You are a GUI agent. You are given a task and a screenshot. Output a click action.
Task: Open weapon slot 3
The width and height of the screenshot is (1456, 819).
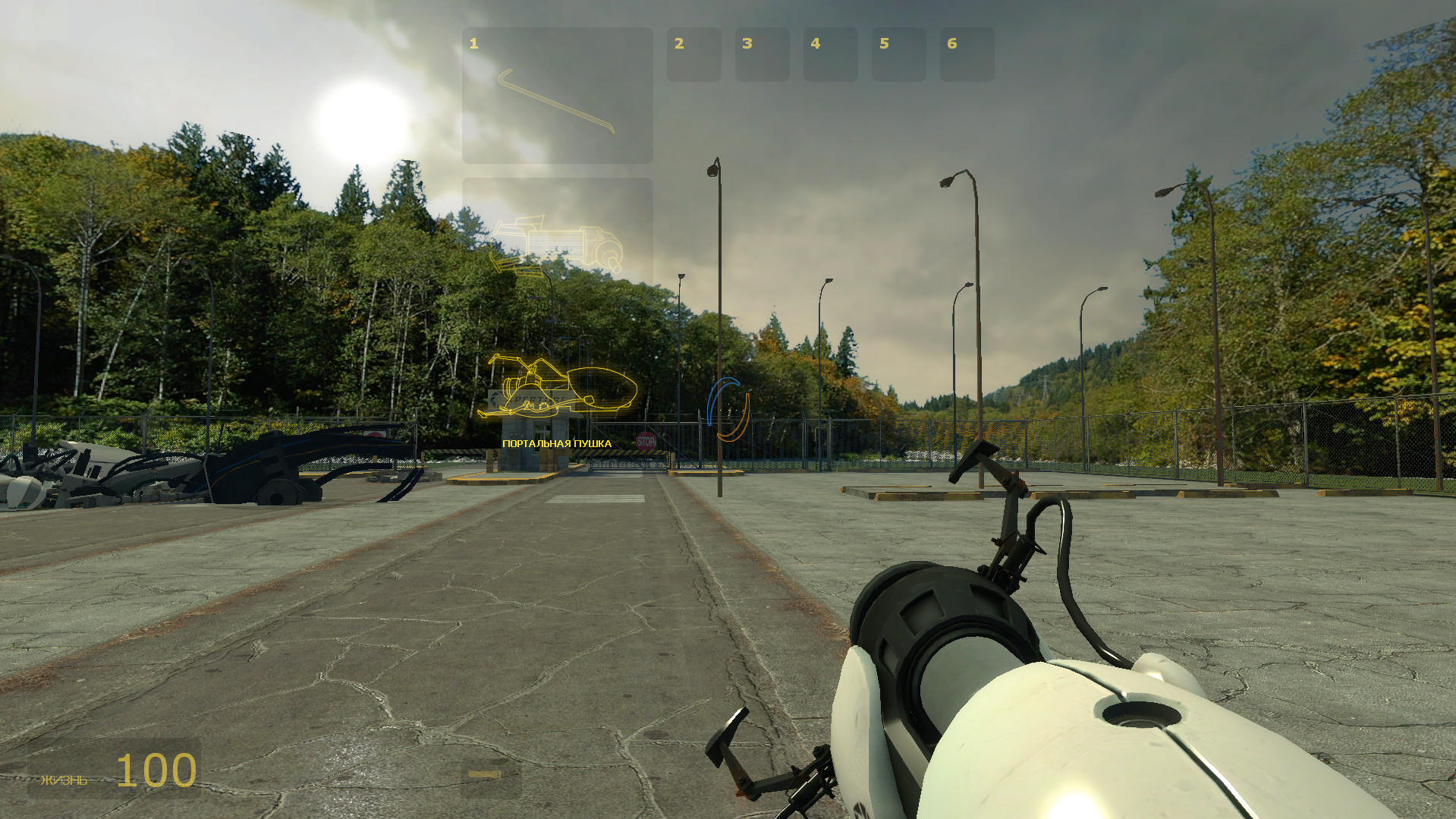[762, 55]
